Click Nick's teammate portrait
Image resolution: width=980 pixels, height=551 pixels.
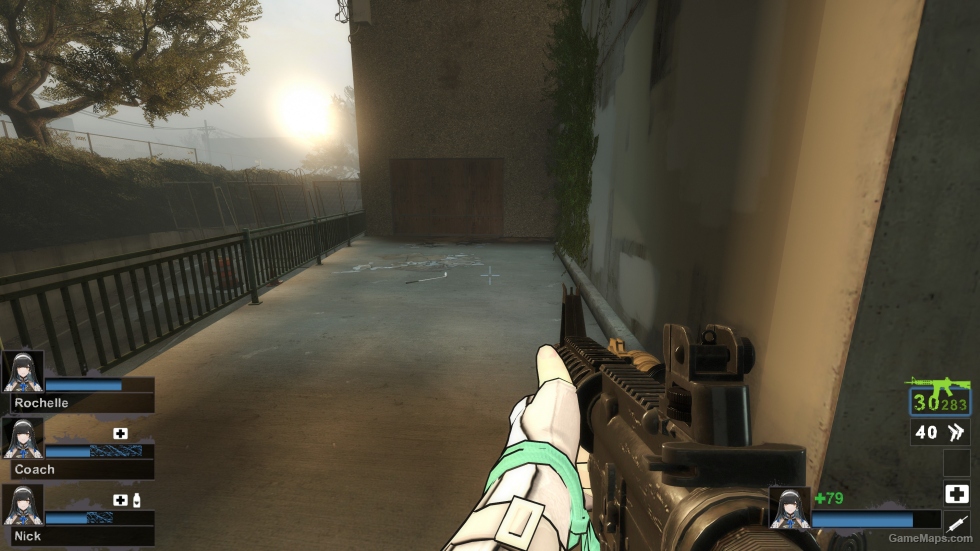23,505
